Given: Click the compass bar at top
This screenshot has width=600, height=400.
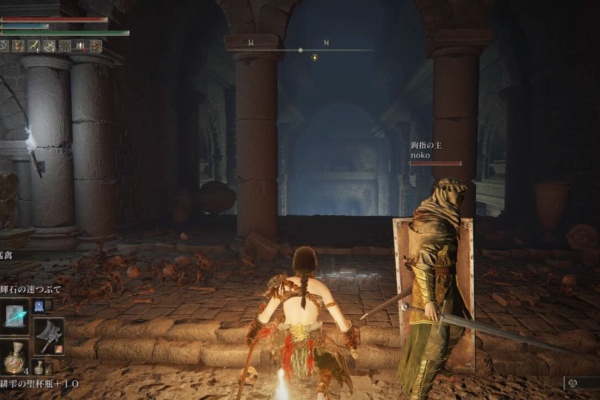Looking at the screenshot, I should point(300,46).
